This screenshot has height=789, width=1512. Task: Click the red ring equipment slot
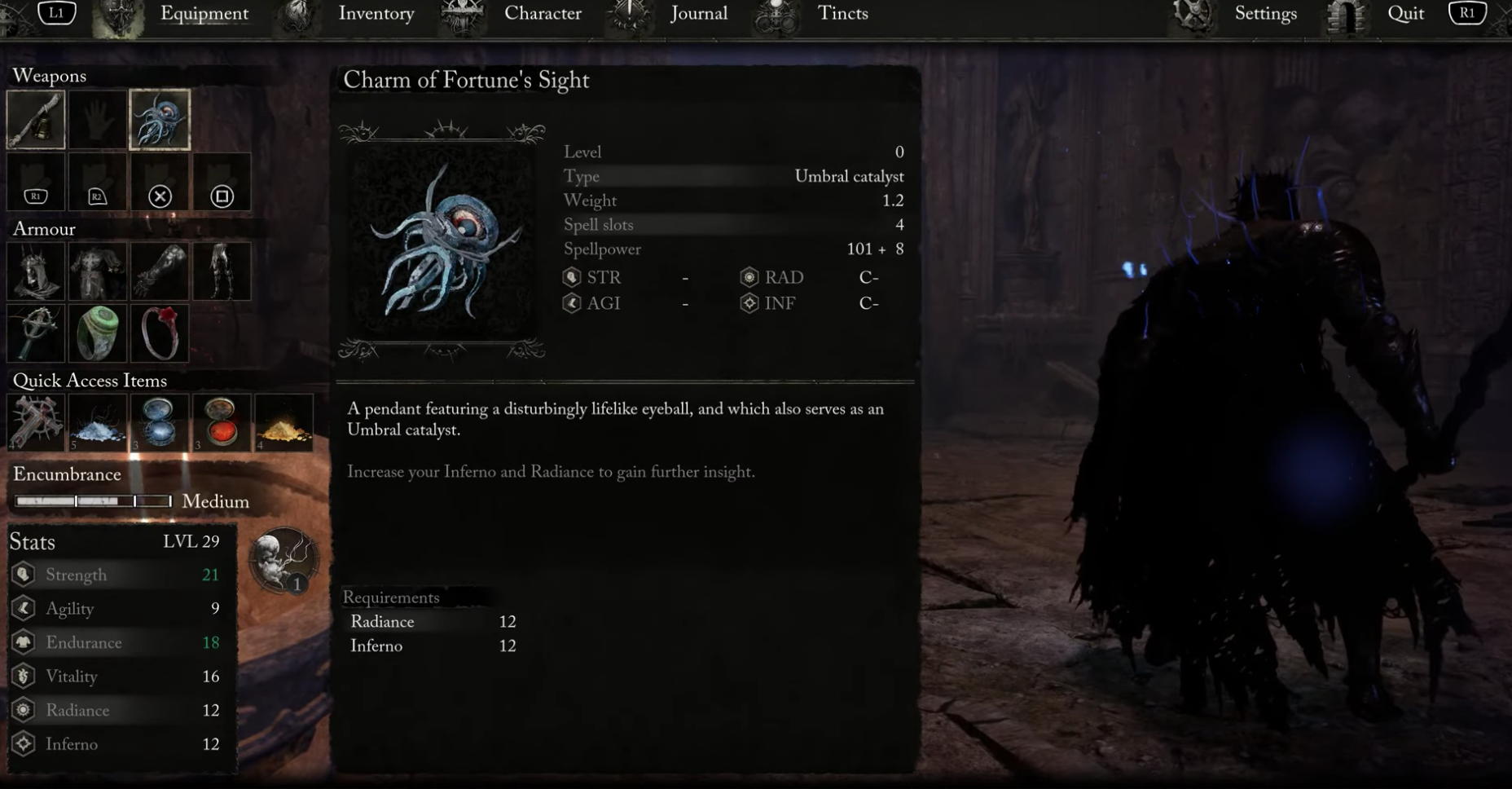160,333
